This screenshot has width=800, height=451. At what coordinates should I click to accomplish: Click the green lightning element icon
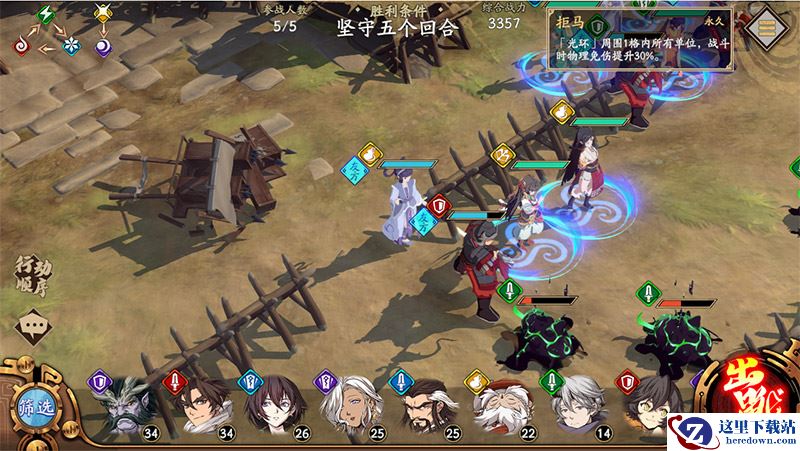click(x=45, y=14)
